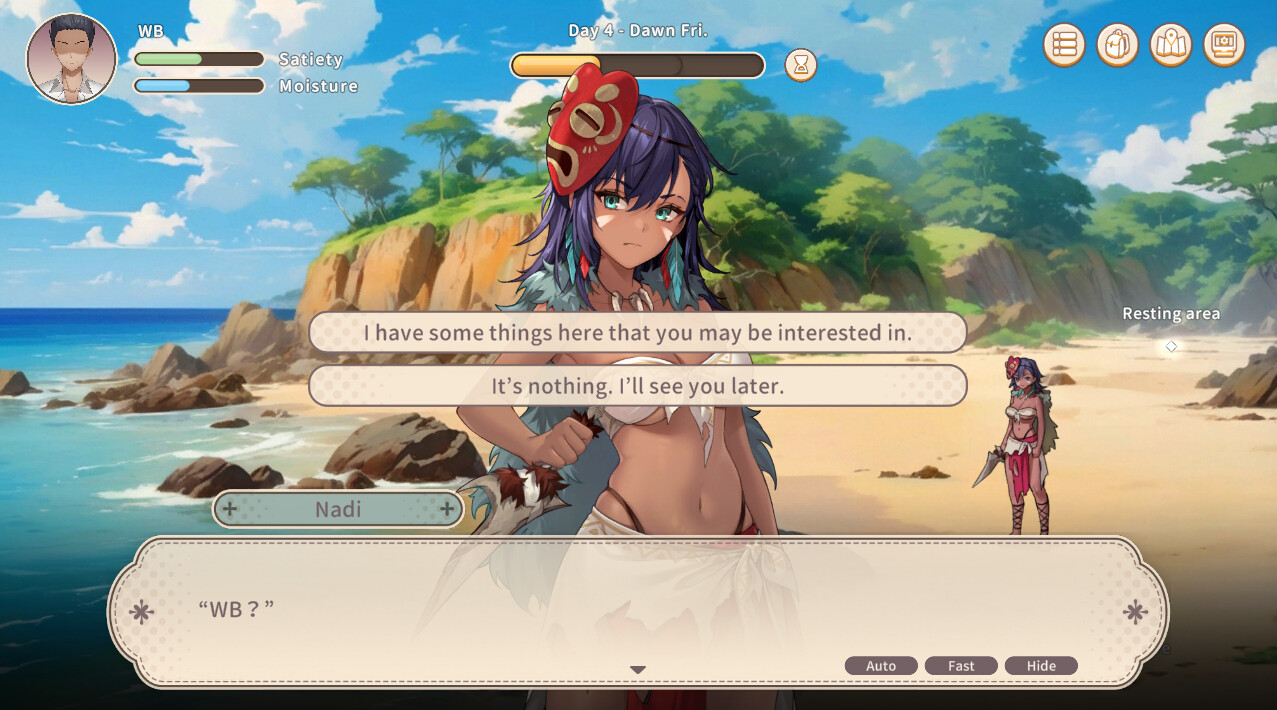The image size is (1277, 710).
Task: Turn on Fast text skipping
Action: [961, 666]
